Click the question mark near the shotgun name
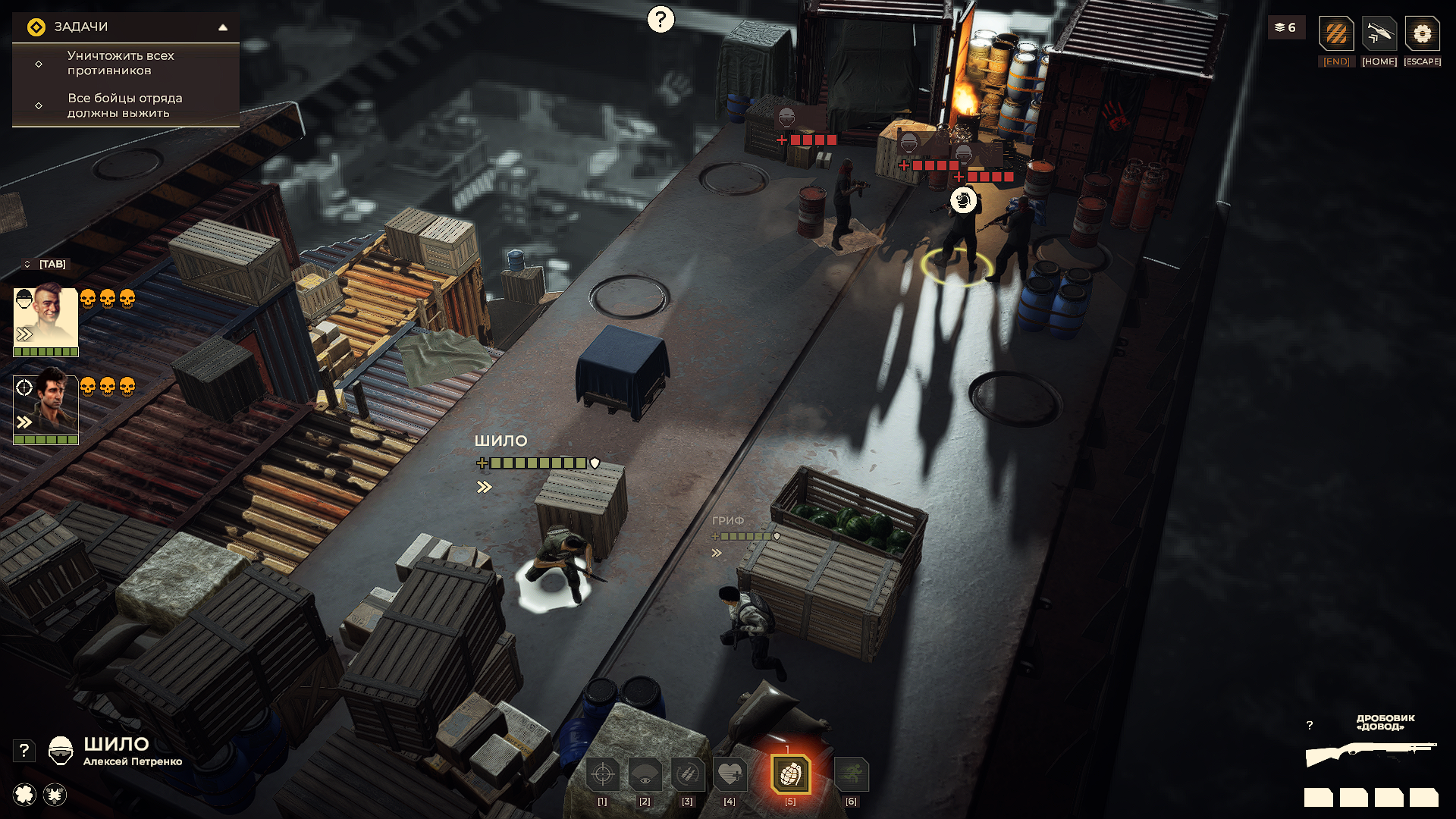Image resolution: width=1456 pixels, height=819 pixels. click(1310, 726)
